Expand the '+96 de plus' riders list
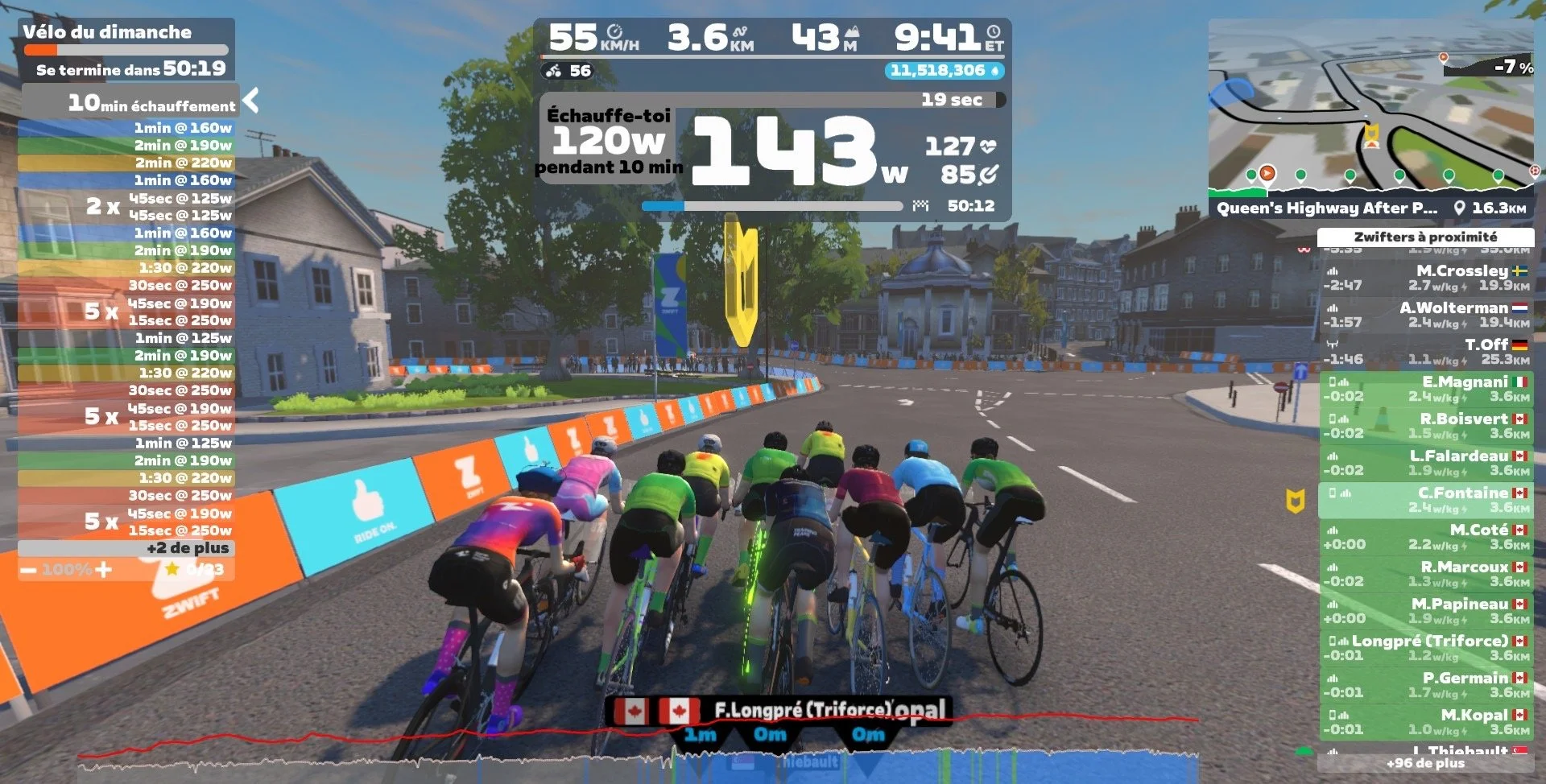 coord(1425,763)
